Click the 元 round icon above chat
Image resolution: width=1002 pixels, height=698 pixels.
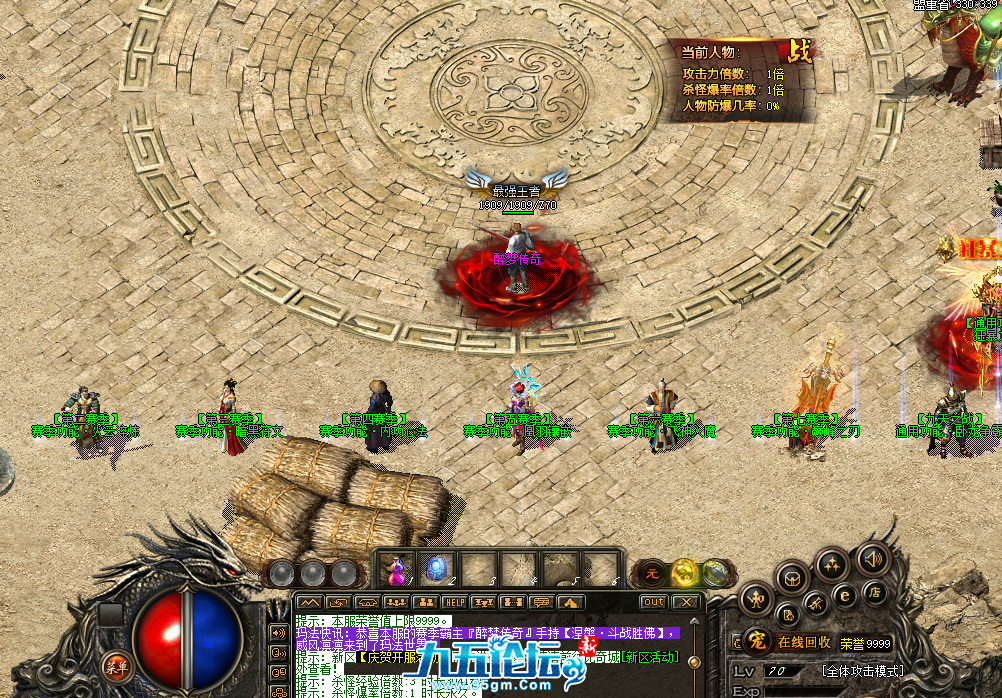(x=651, y=573)
